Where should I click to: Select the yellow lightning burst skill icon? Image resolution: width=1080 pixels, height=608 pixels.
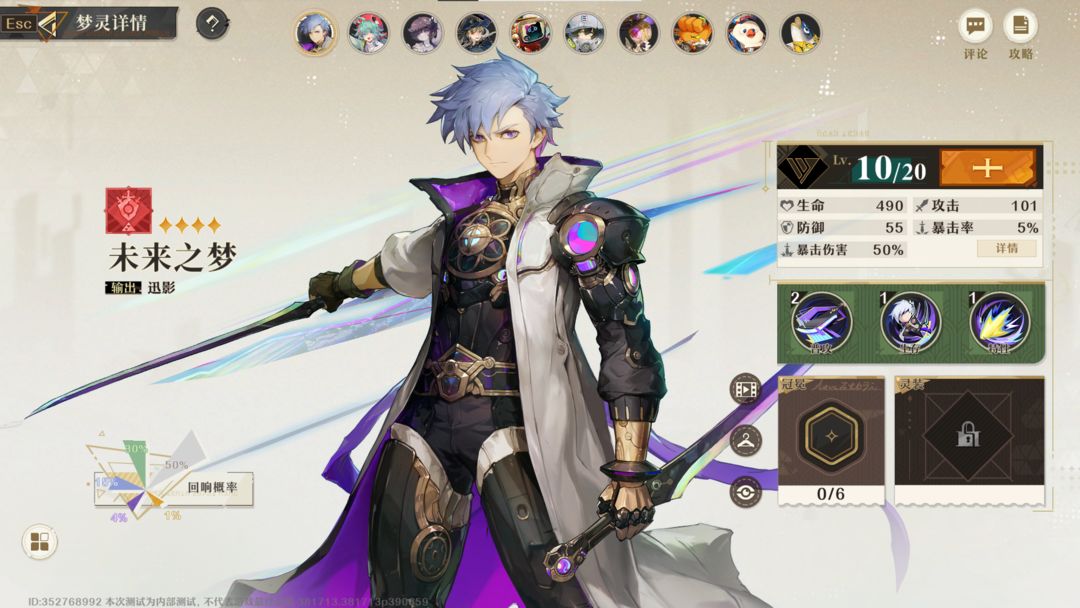click(x=999, y=322)
